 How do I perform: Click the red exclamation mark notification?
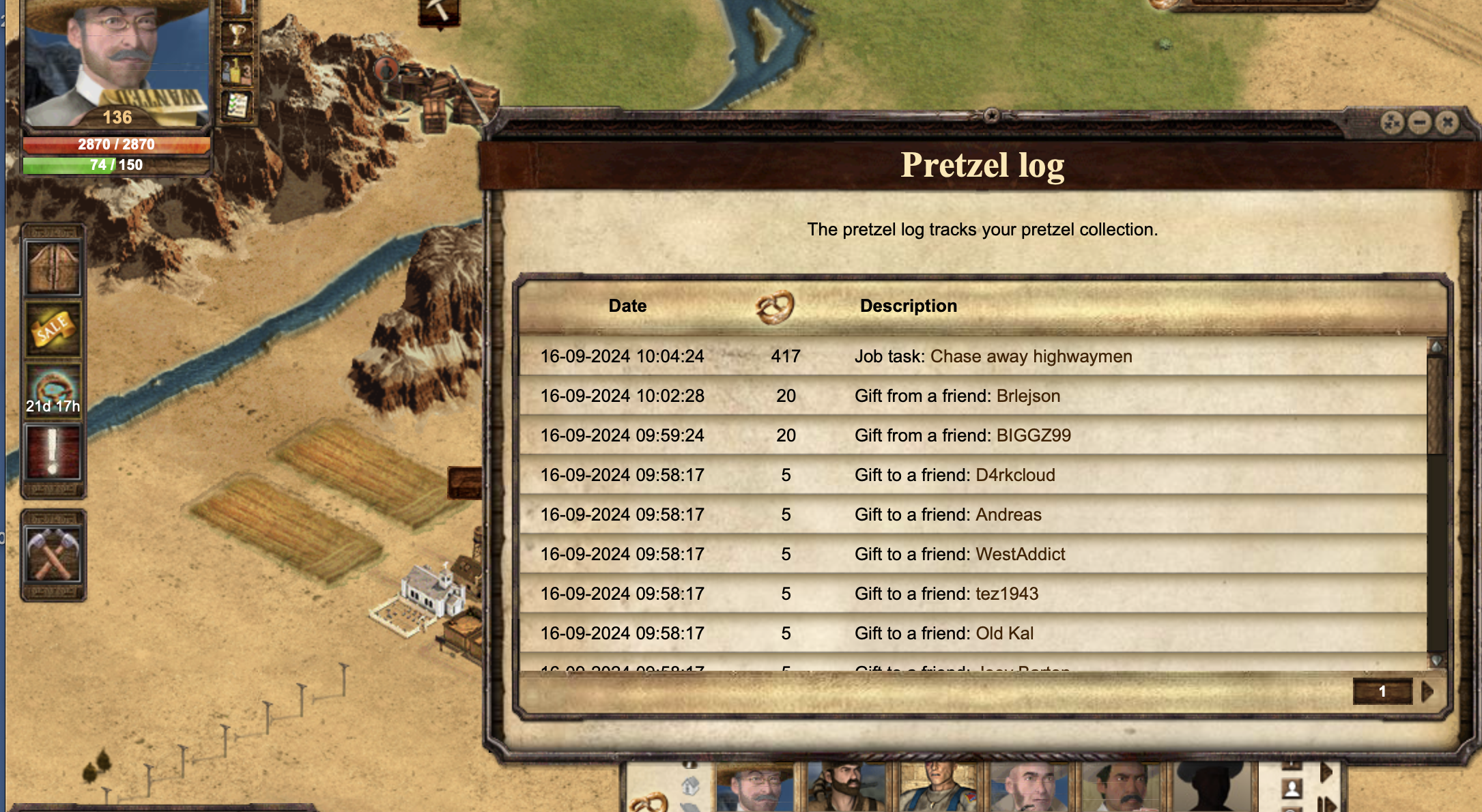pyautogui.click(x=53, y=452)
